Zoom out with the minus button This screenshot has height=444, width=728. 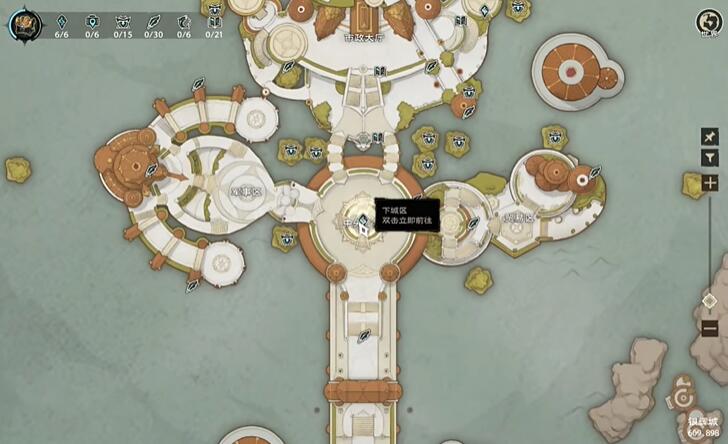[x=709, y=327]
